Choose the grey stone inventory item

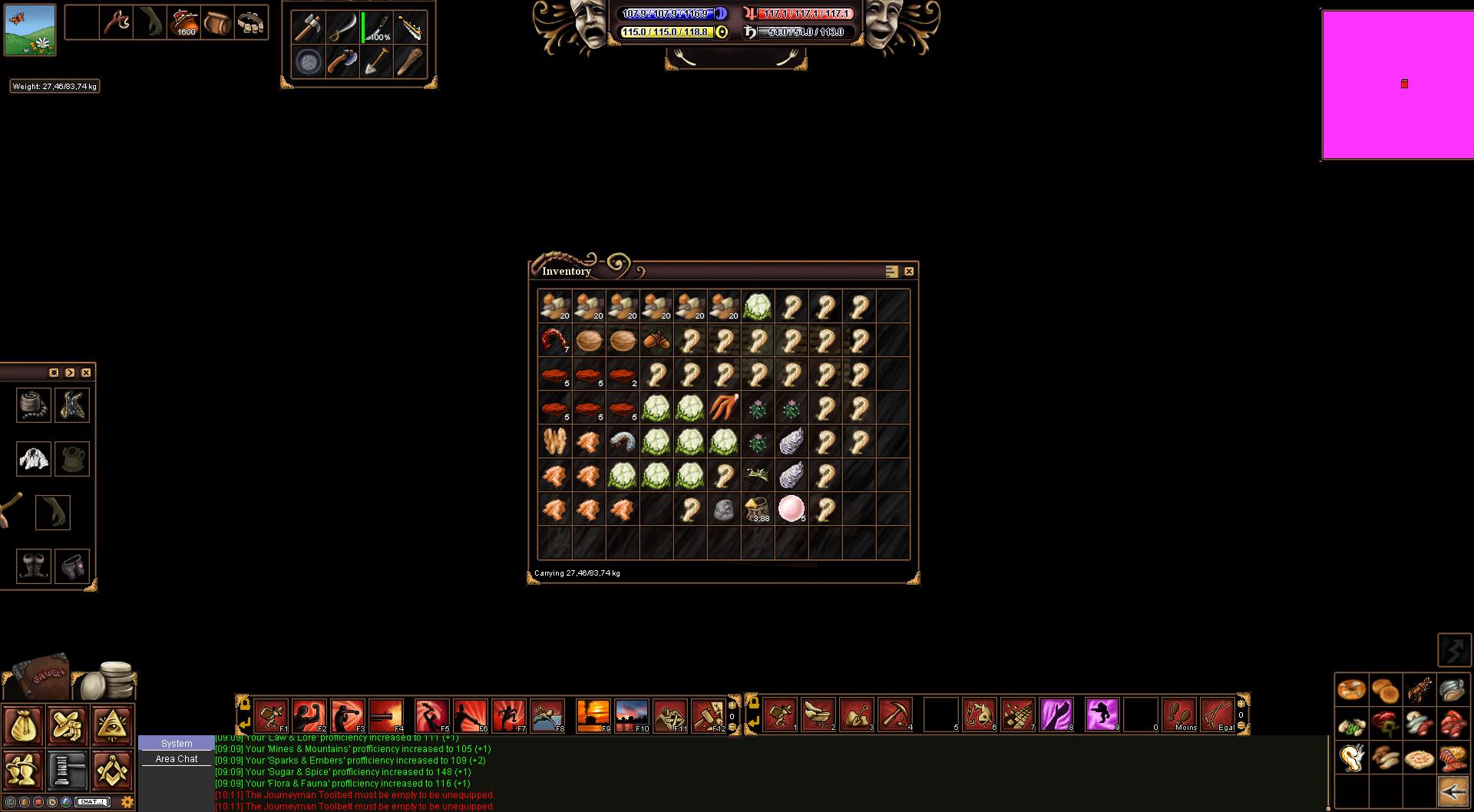(723, 509)
